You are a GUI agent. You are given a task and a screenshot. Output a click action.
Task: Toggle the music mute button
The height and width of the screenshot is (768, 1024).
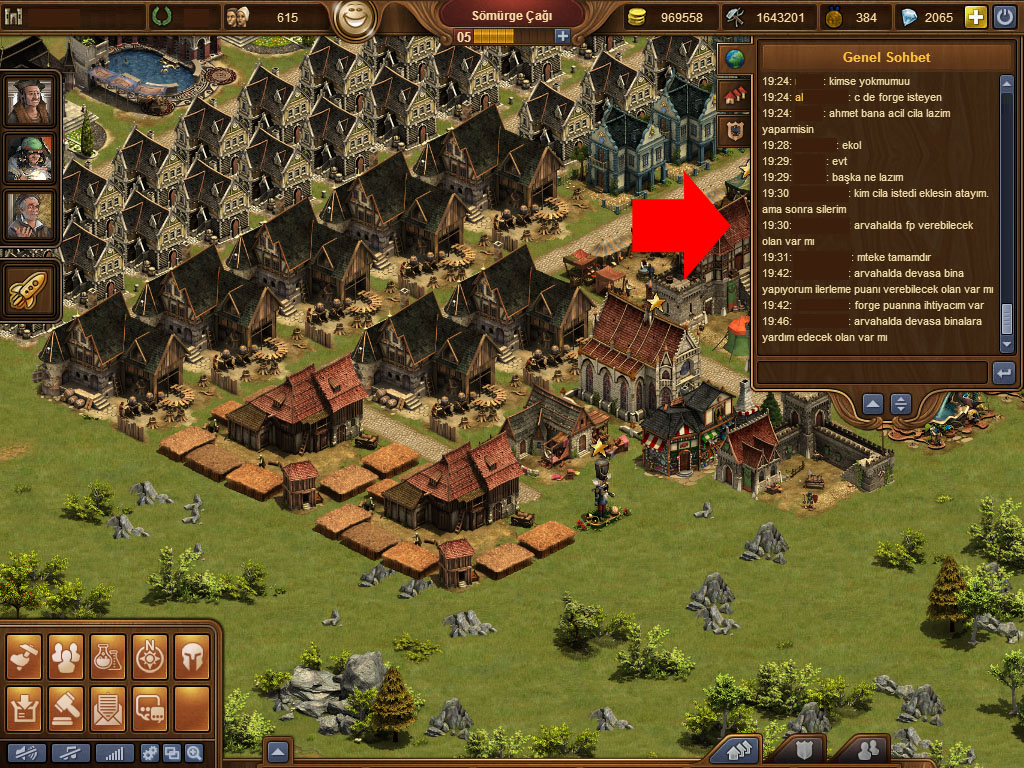tap(71, 753)
